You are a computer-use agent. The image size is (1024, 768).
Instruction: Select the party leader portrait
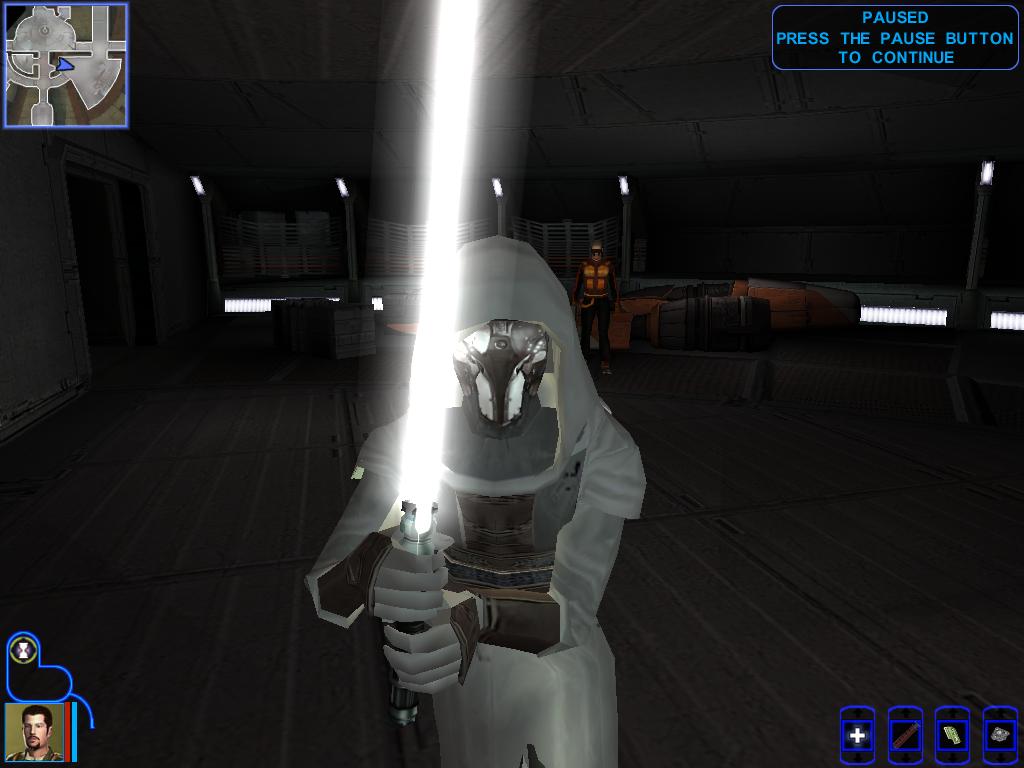point(35,732)
